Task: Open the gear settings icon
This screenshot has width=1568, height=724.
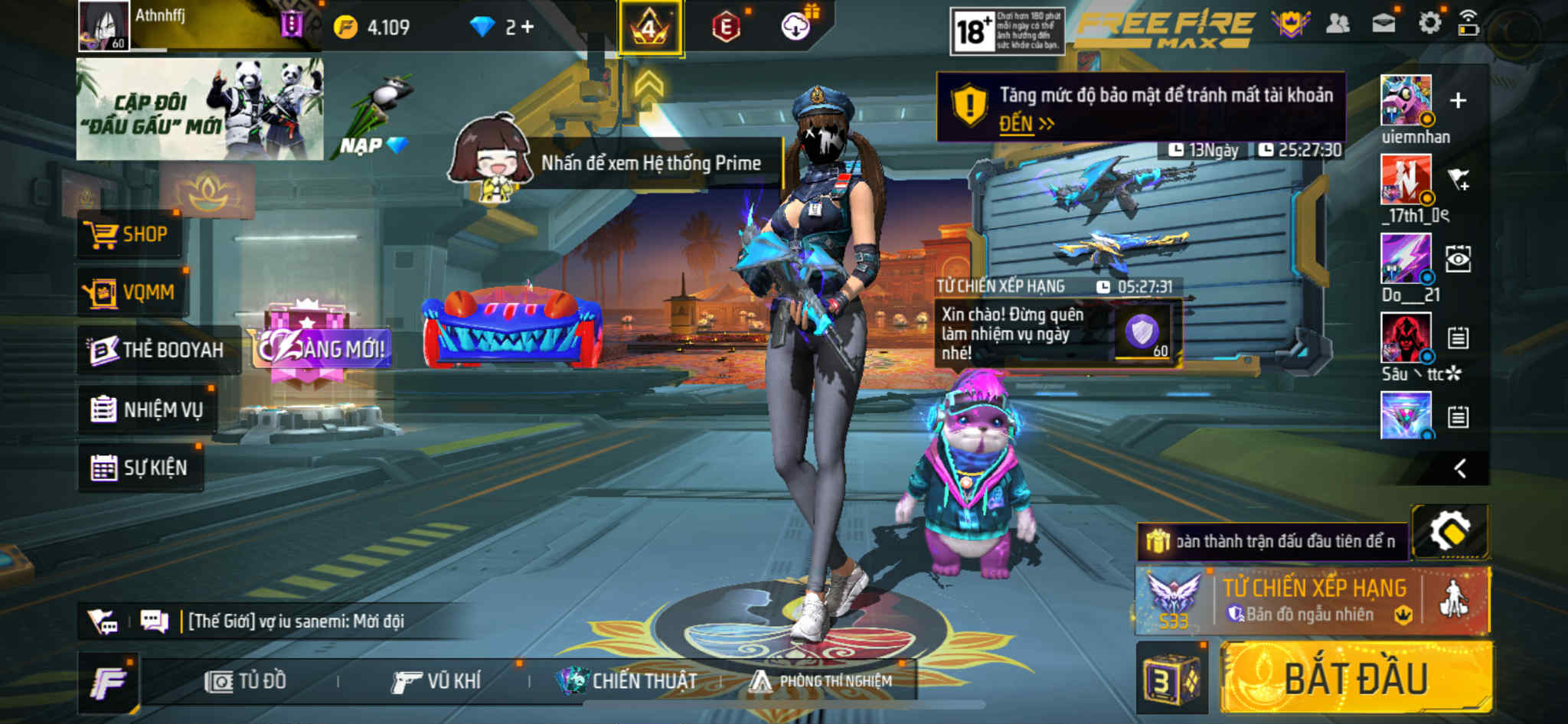Action: (x=1429, y=23)
